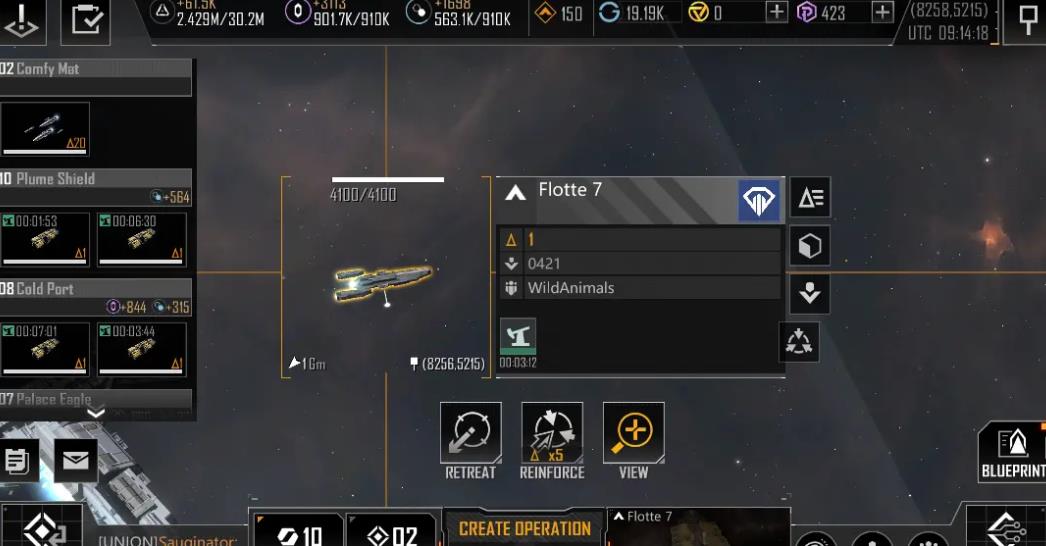
Task: Select the Cold Port base header
Action: click(95, 289)
